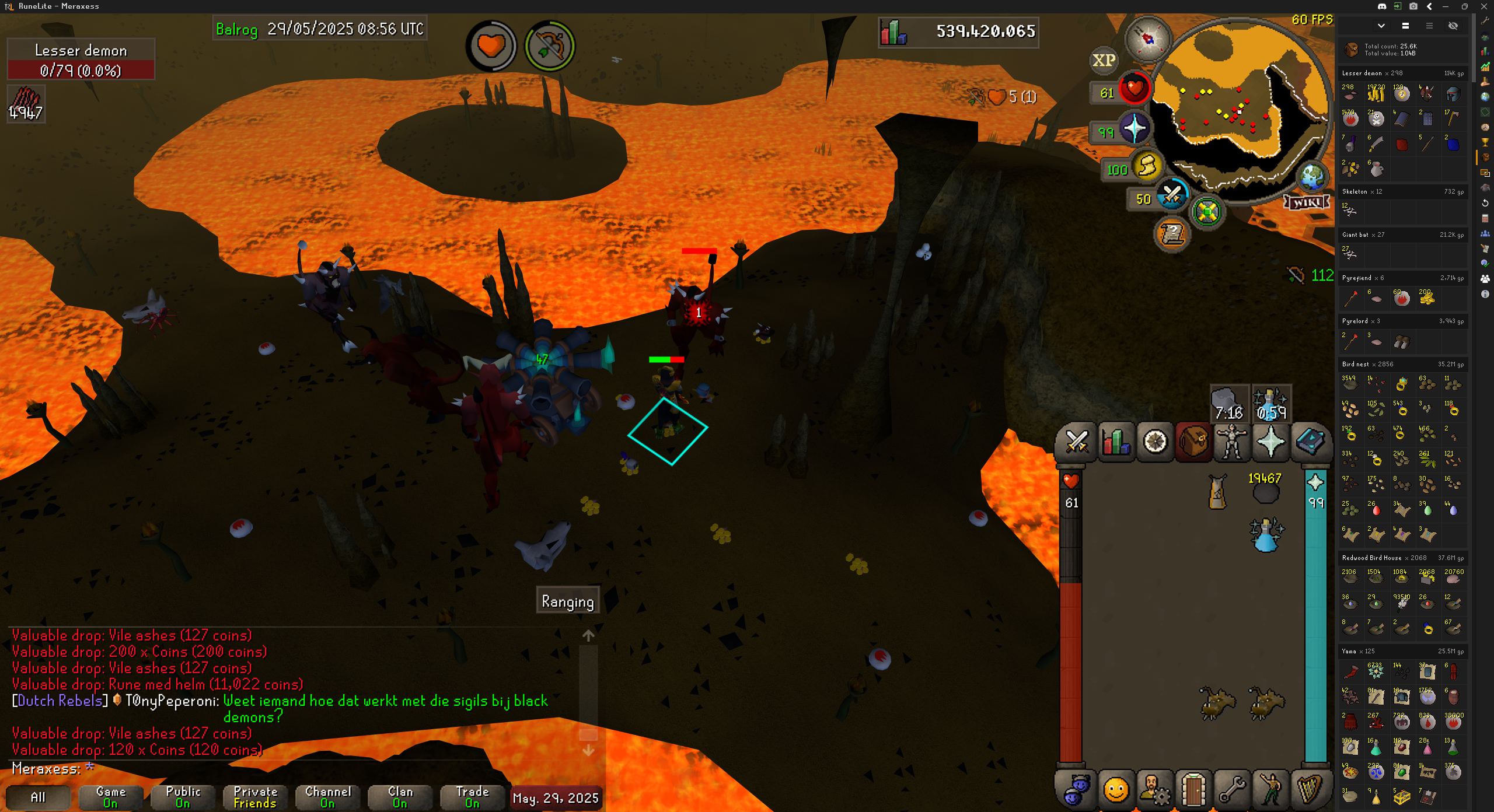This screenshot has width=1494, height=812.
Task: Select the Game chat filter tab
Action: 111,797
